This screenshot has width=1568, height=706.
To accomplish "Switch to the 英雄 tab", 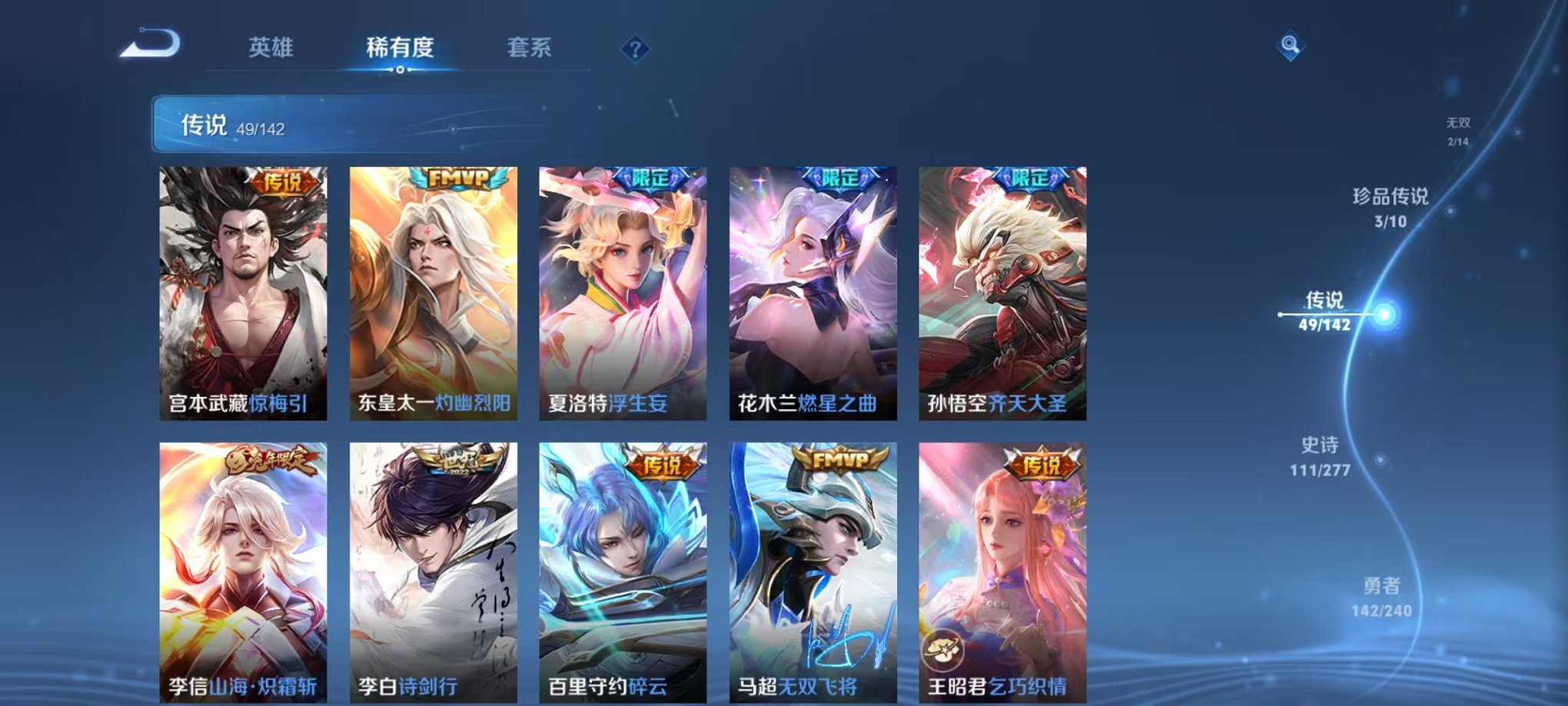I will point(273,48).
